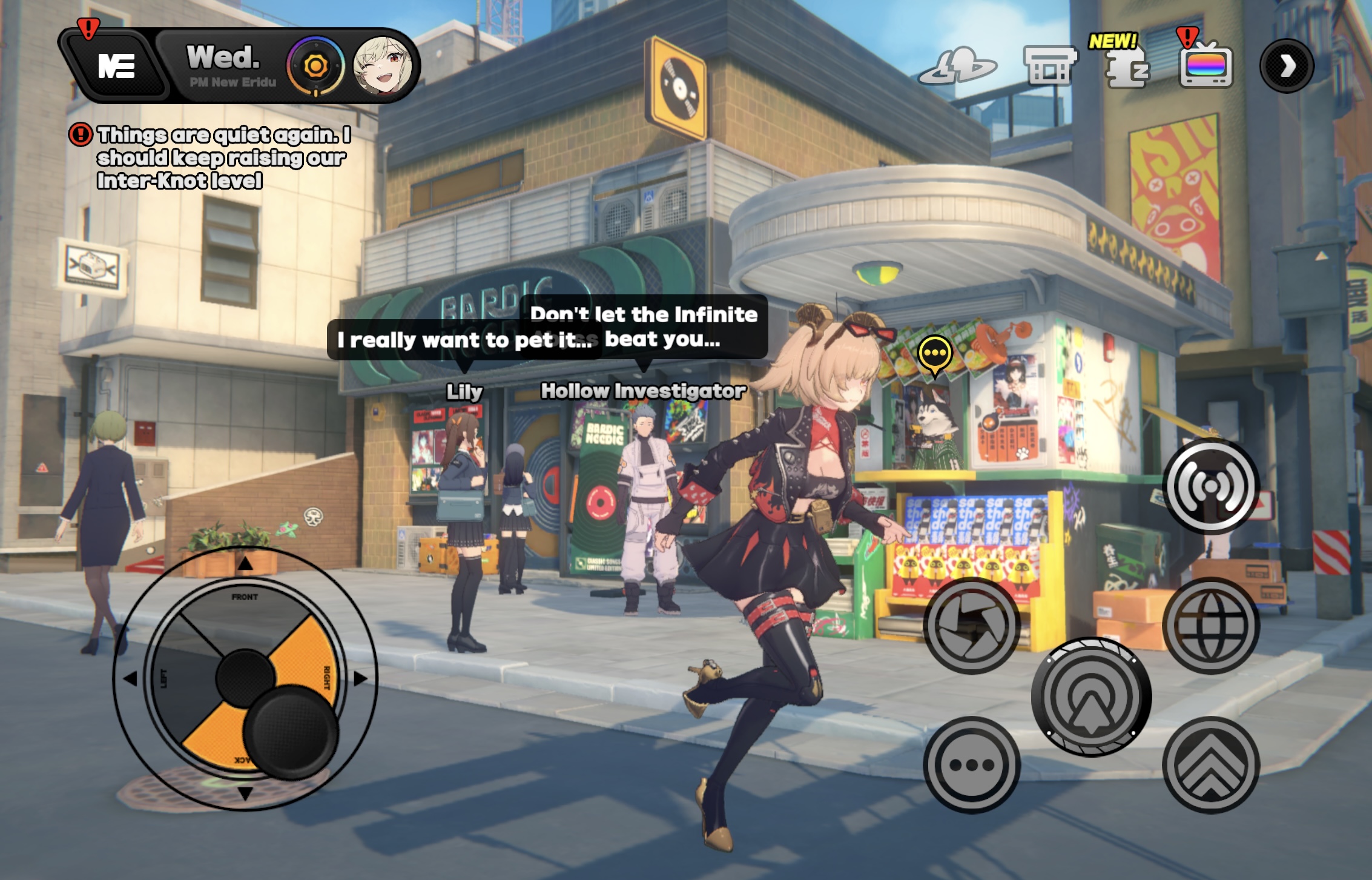Open the video store TV icon with alert
Screen dimensions: 1372x880
tap(1207, 68)
